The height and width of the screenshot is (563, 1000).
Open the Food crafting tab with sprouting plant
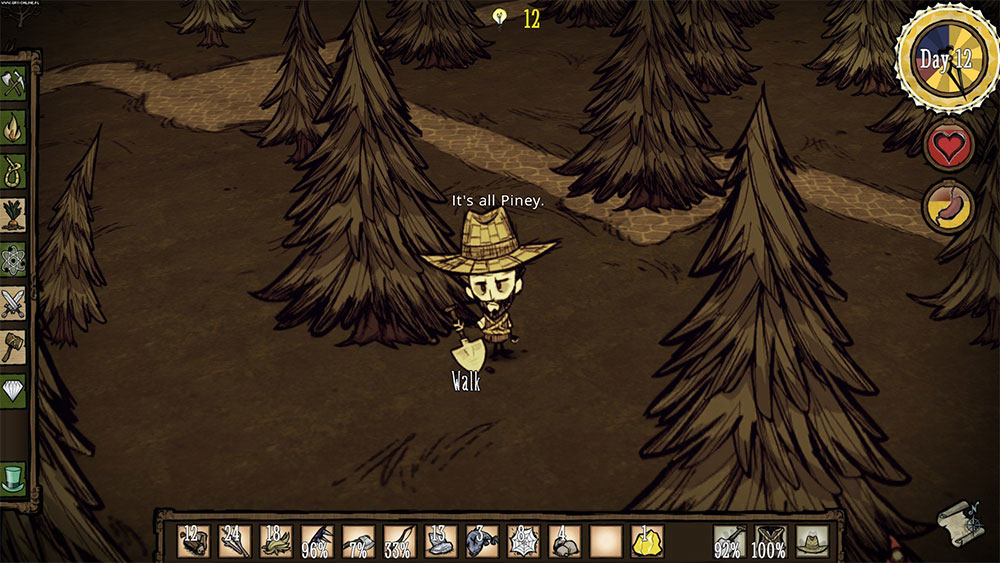click(14, 214)
